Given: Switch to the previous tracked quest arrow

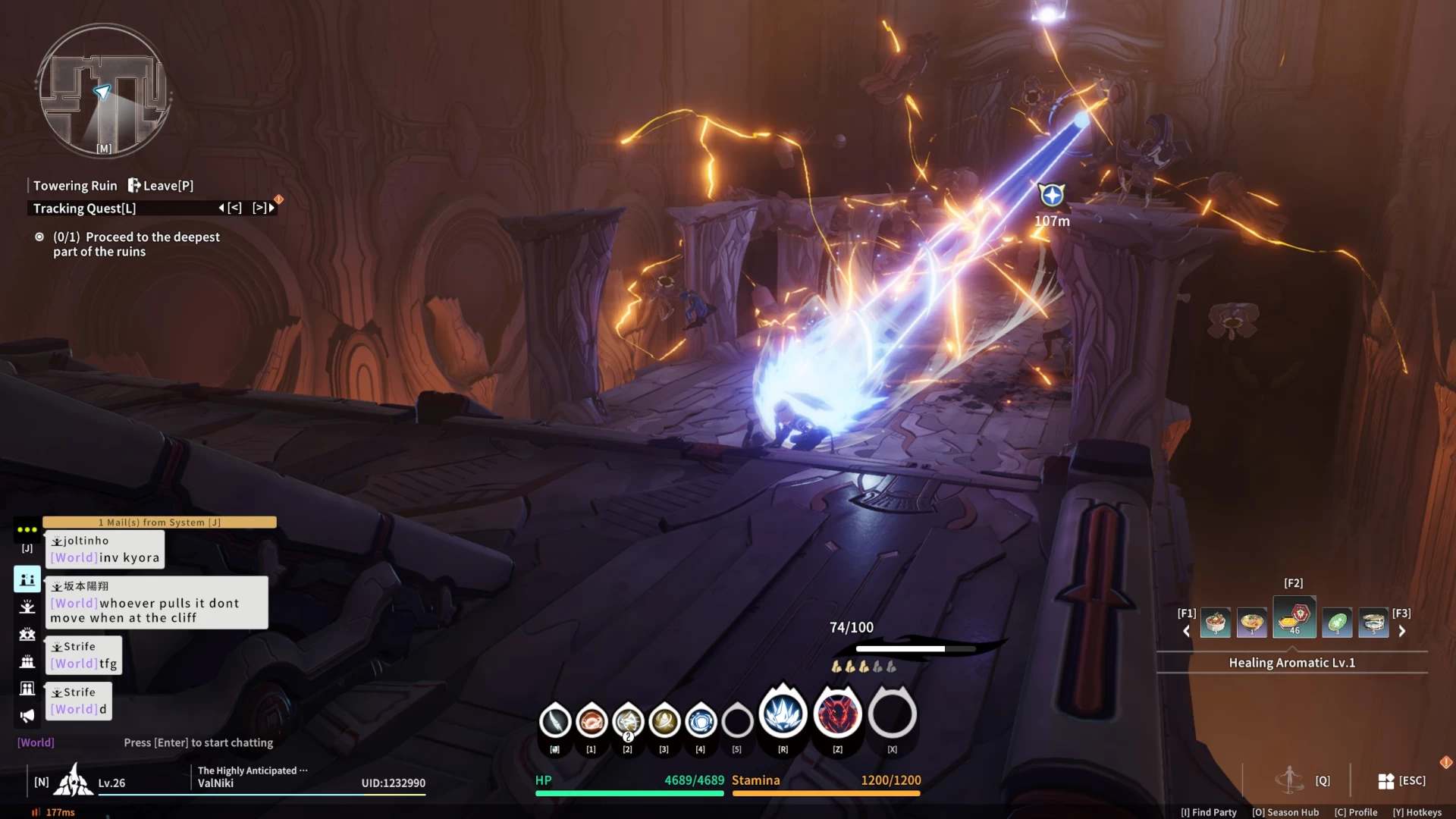Looking at the screenshot, I should tap(230, 208).
